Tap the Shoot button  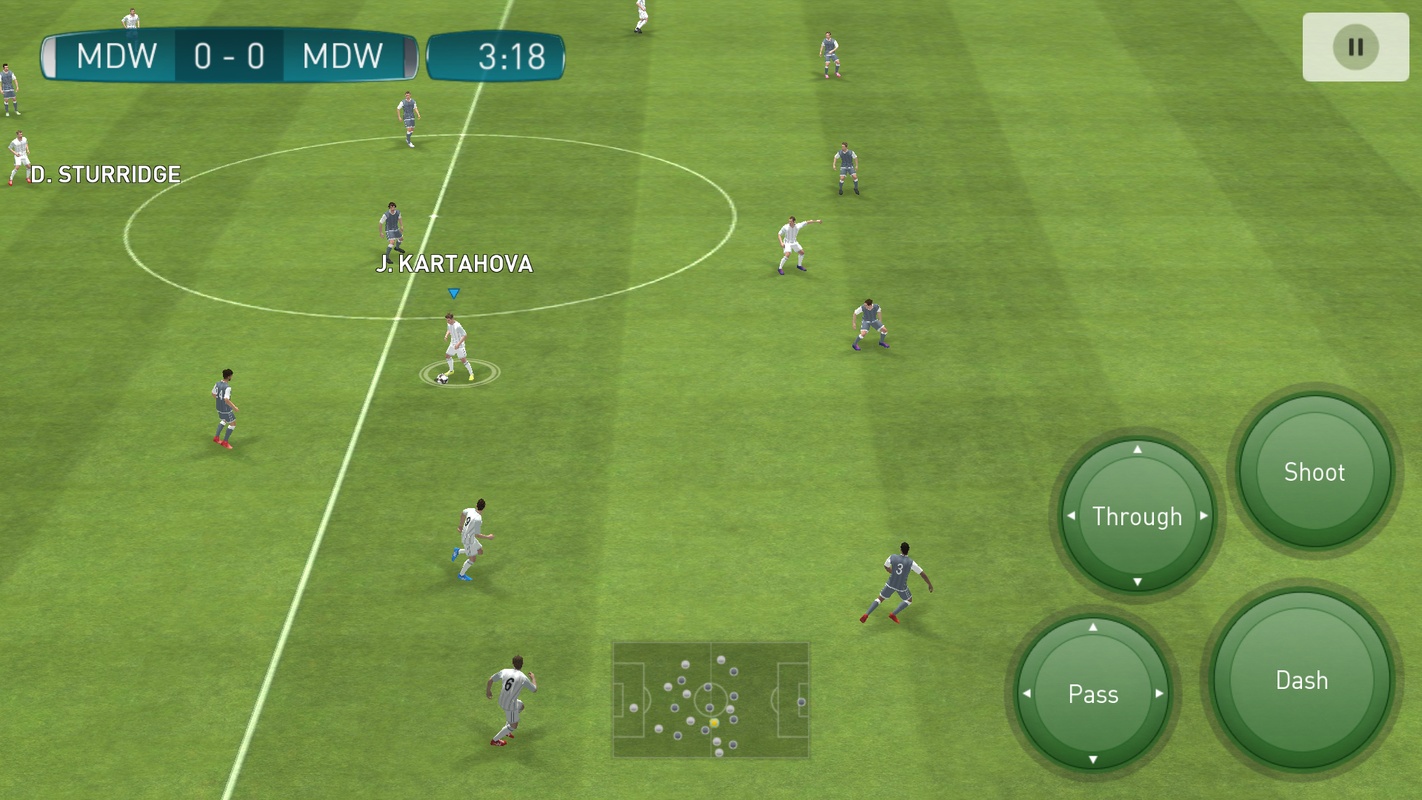pyautogui.click(x=1314, y=472)
